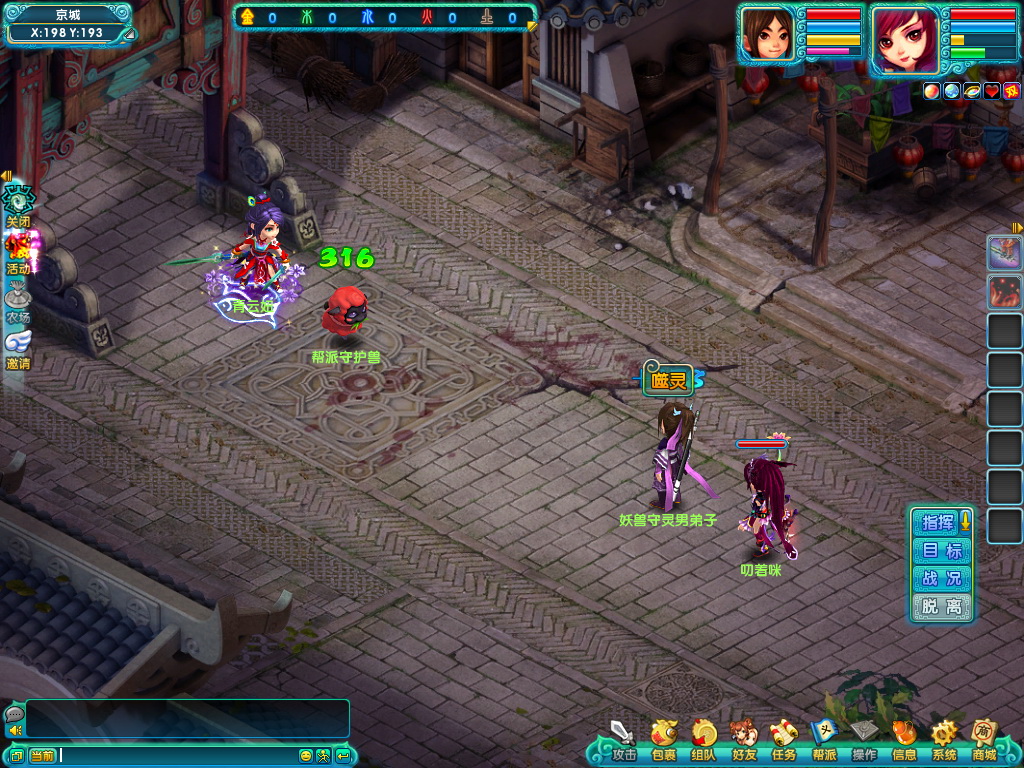This screenshot has width=1024, height=768.
Task: Open the 好友 friends list
Action: (x=743, y=738)
